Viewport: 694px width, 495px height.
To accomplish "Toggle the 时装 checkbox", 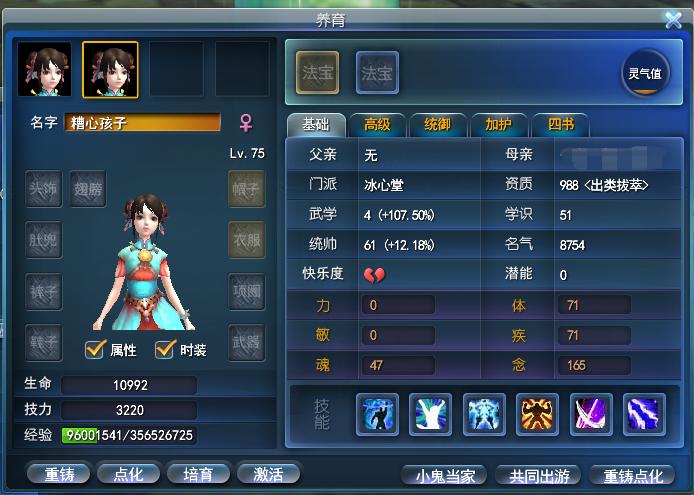I will tap(166, 349).
